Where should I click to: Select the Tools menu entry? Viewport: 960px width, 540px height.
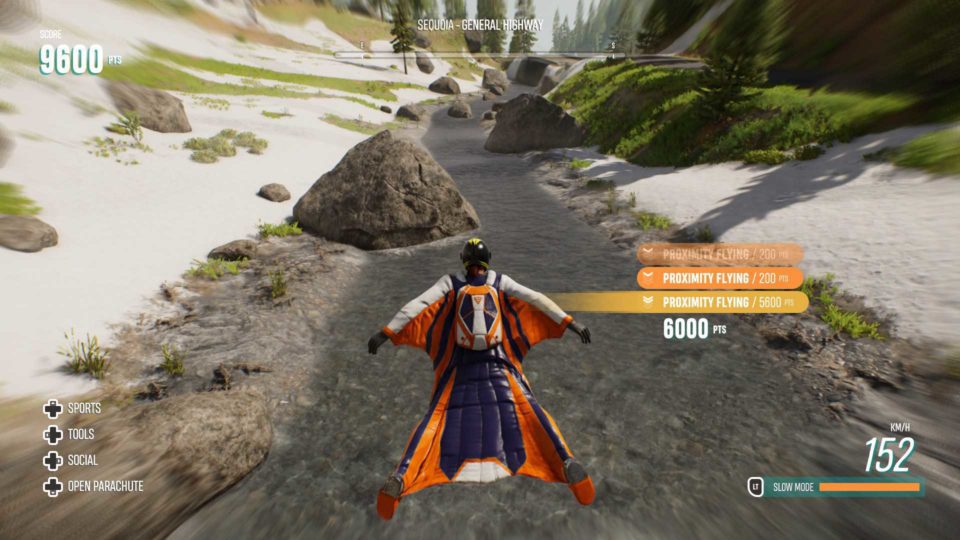(70, 435)
